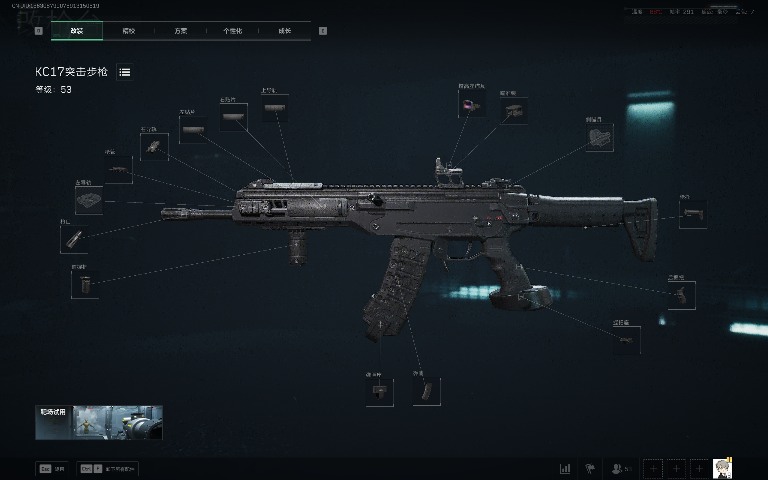Image resolution: width=768 pixels, height=480 pixels.
Task: Open the 靶场试用 firing range thumbnail
Action: click(x=99, y=422)
